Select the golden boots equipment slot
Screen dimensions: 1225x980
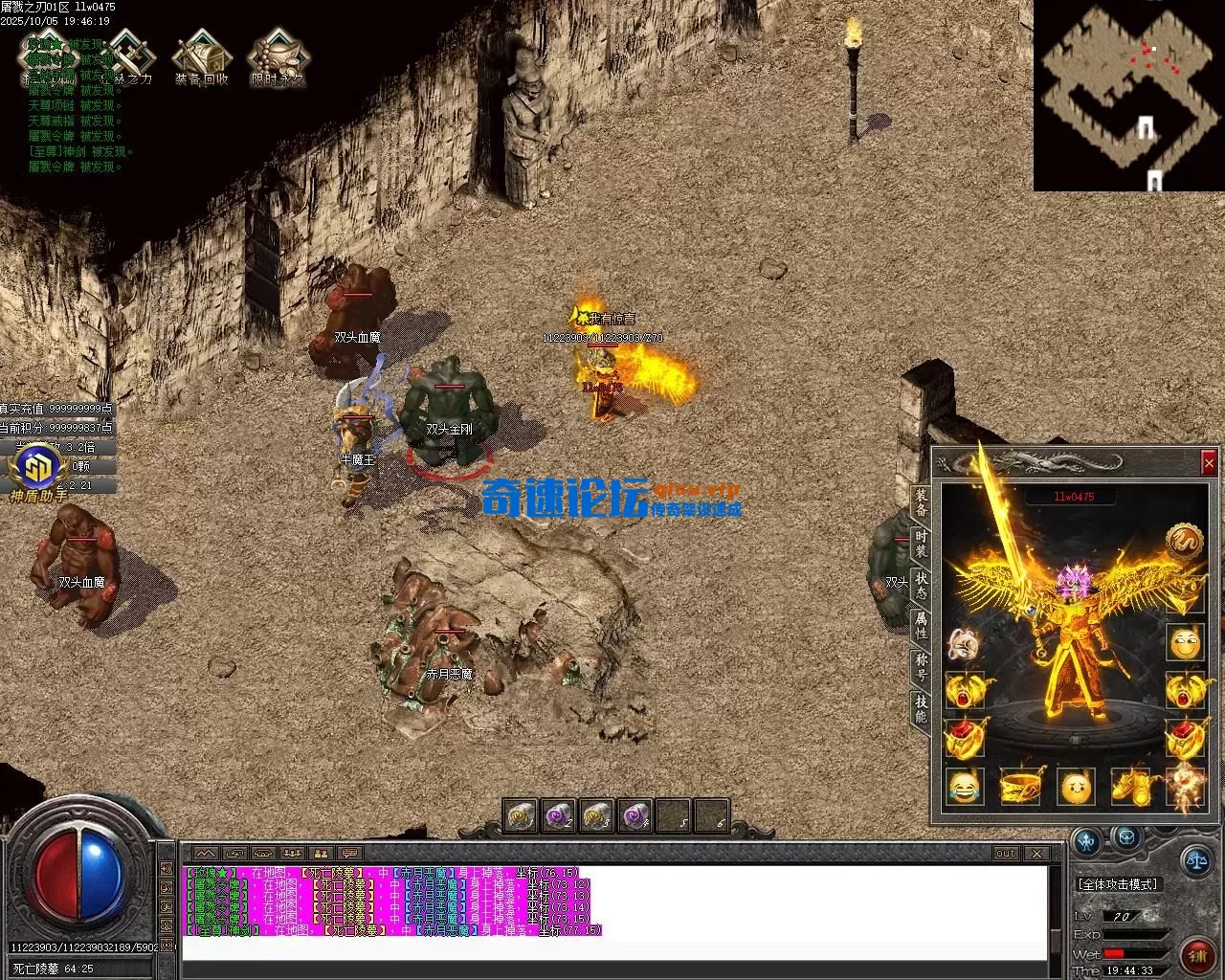point(1130,787)
